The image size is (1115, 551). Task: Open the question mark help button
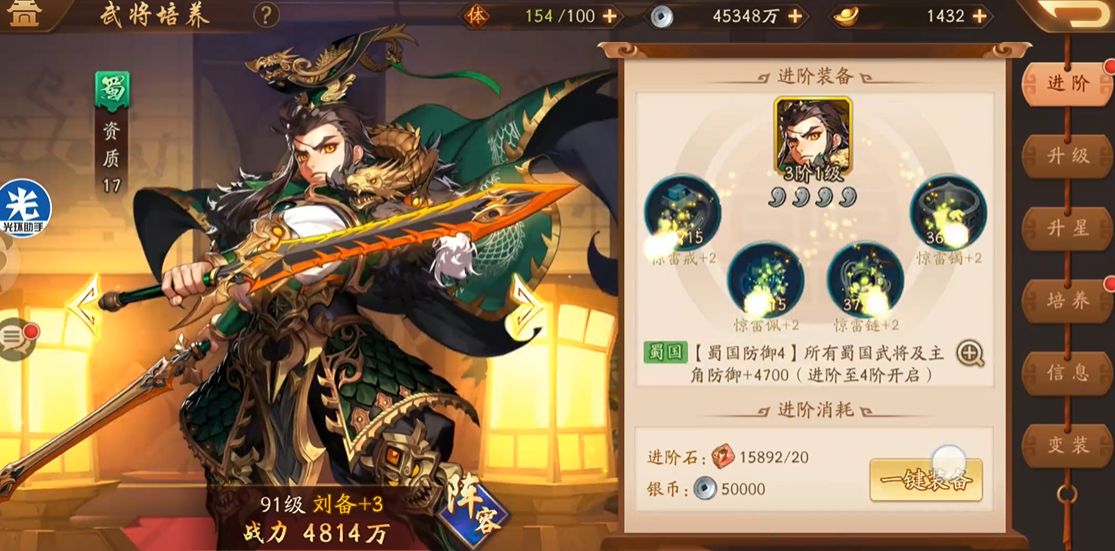[265, 15]
